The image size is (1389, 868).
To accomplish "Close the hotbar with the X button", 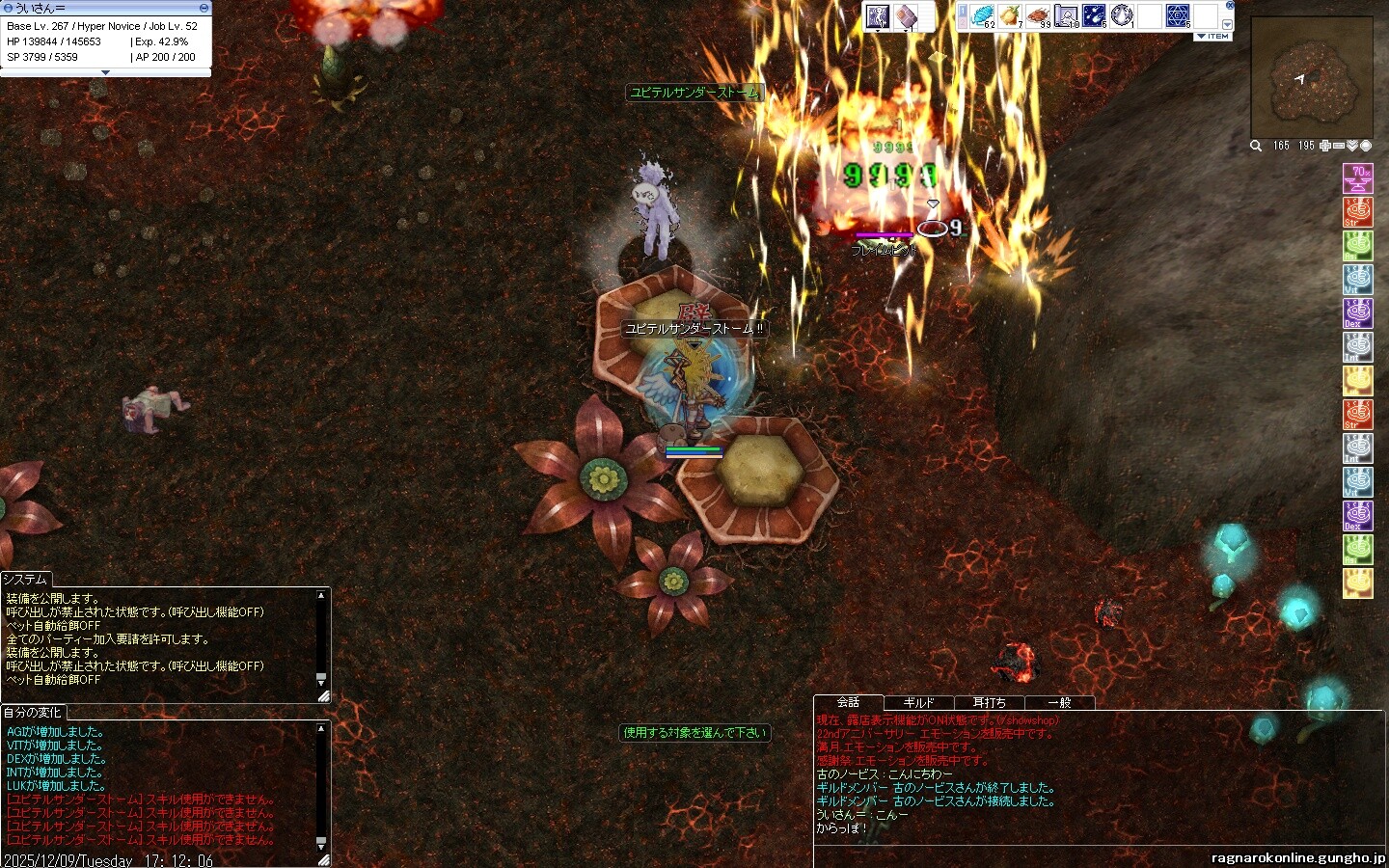I will (x=1227, y=8).
